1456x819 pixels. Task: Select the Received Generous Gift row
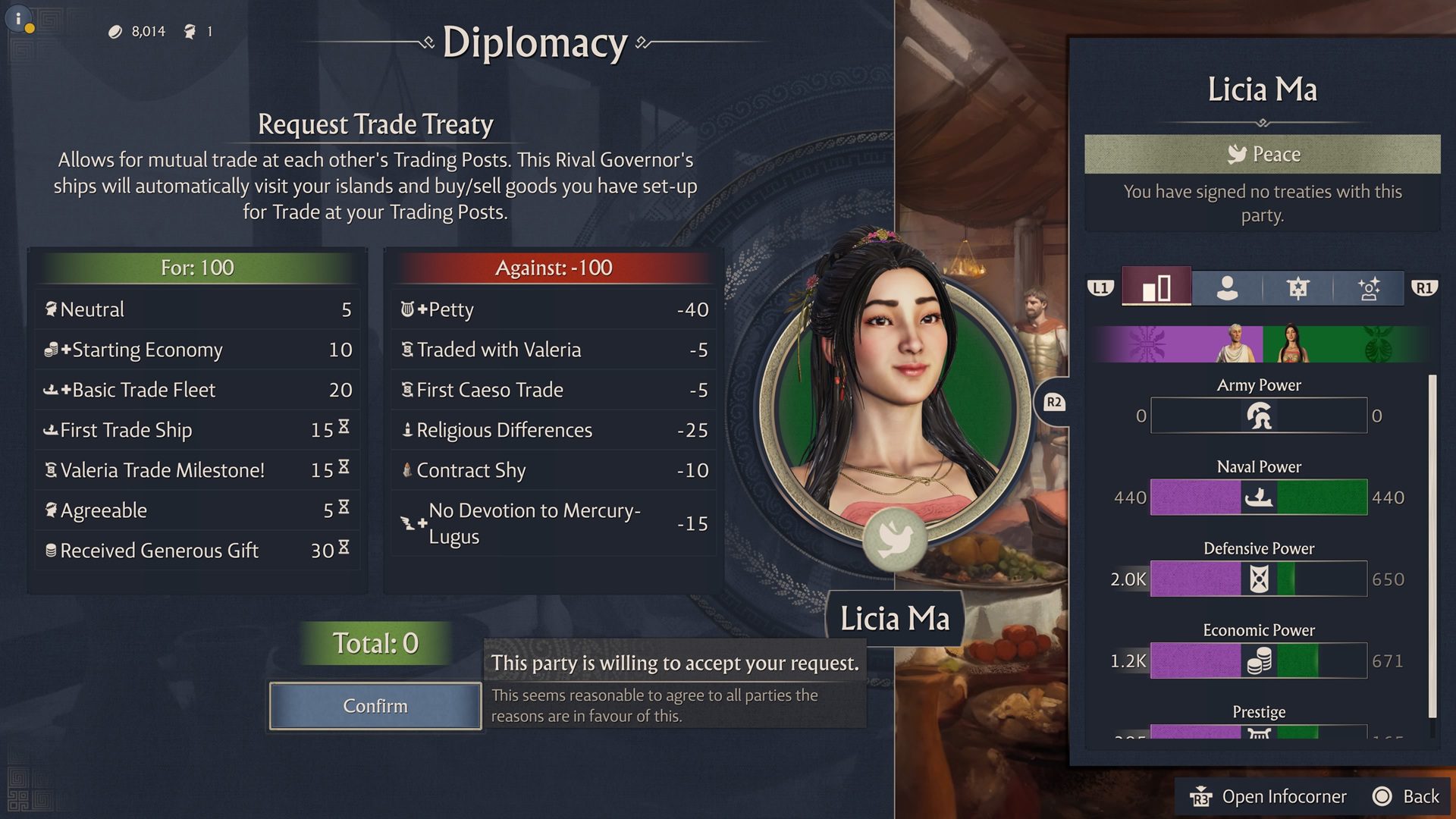coord(197,551)
